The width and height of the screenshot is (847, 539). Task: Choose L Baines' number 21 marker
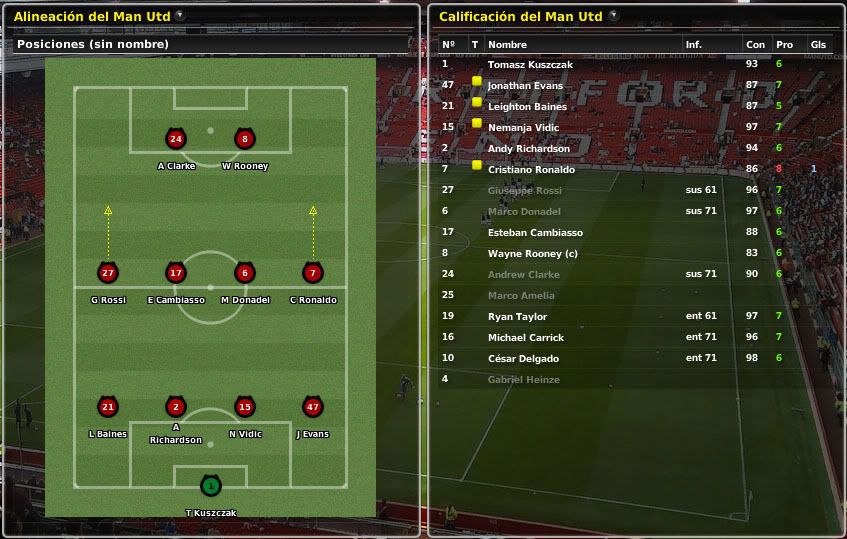pyautogui.click(x=108, y=407)
